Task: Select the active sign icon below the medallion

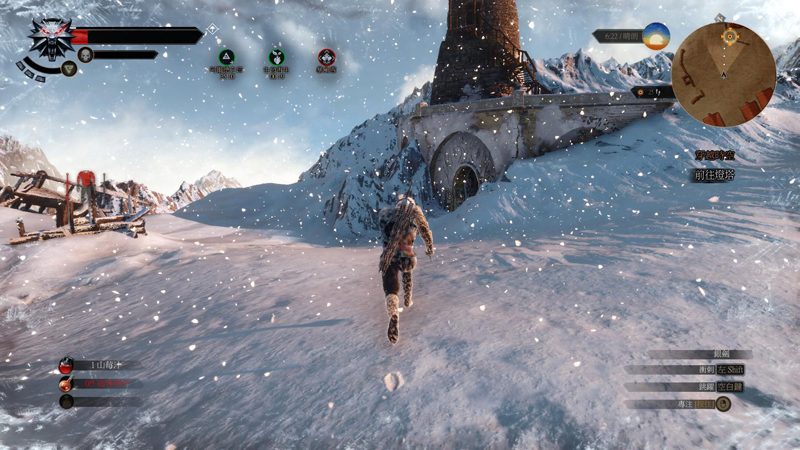Action: click(68, 68)
